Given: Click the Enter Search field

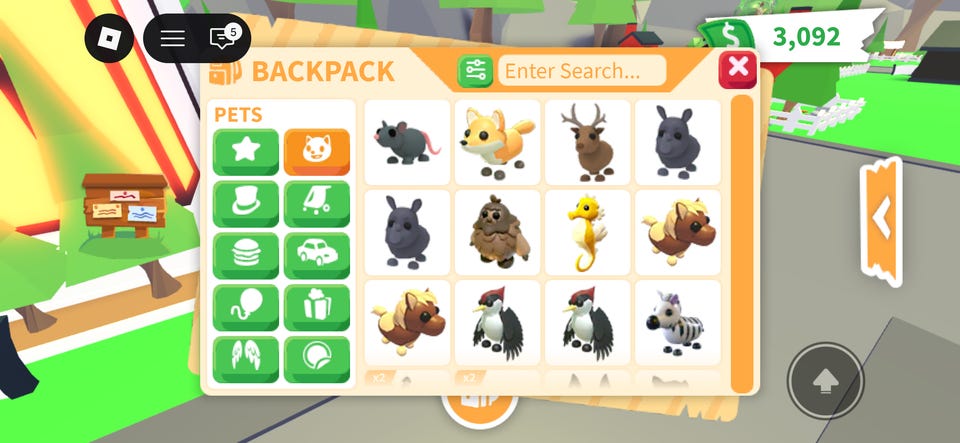Looking at the screenshot, I should click(582, 71).
